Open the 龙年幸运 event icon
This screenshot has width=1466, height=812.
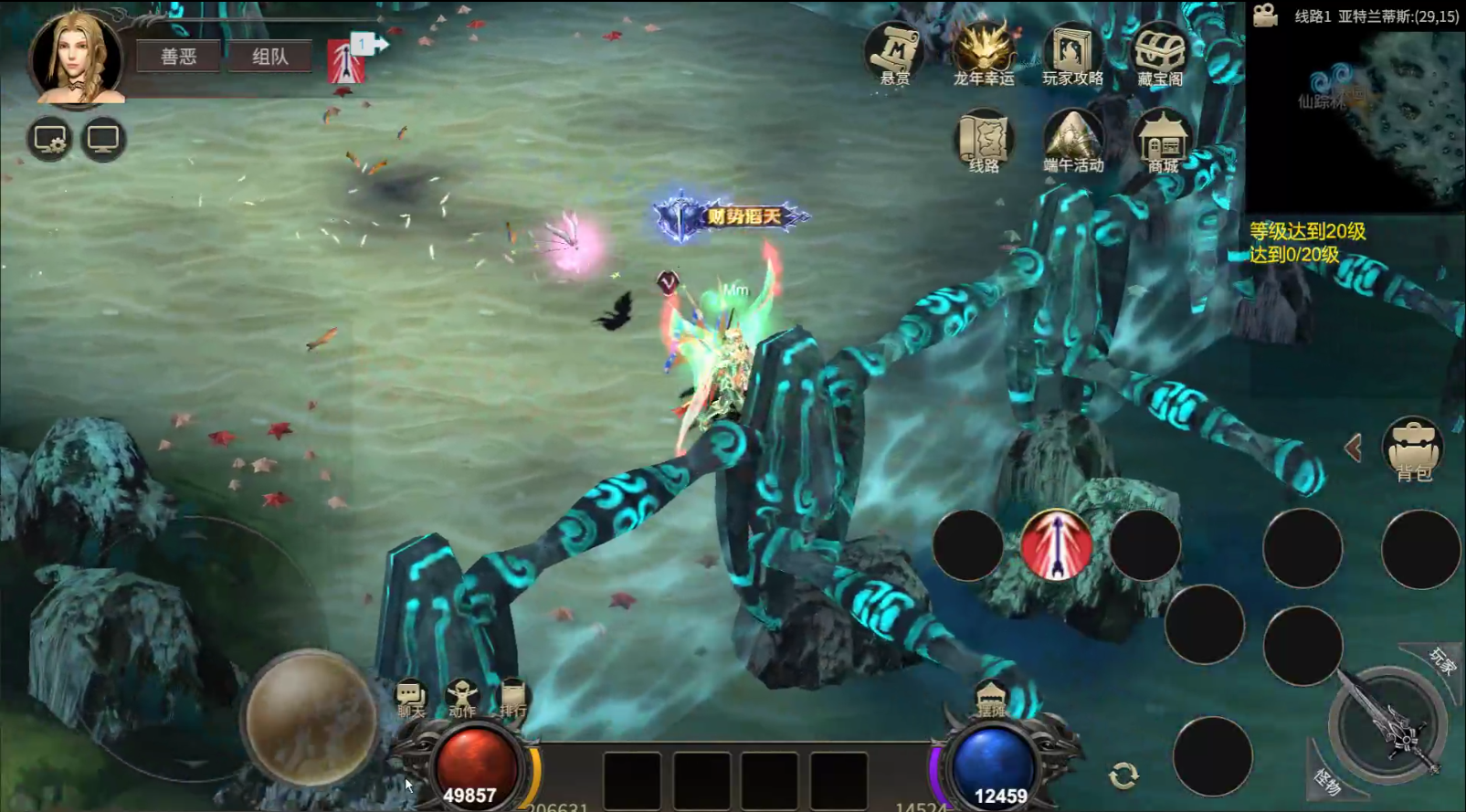984,55
